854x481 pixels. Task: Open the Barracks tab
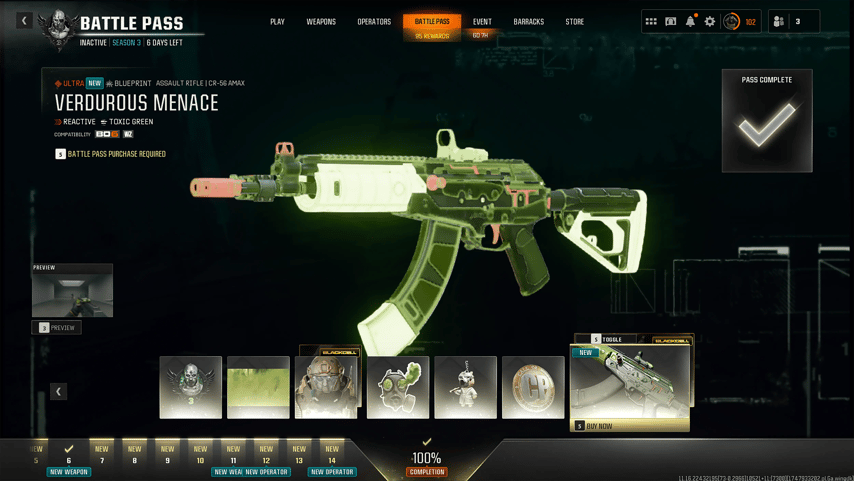pyautogui.click(x=528, y=22)
